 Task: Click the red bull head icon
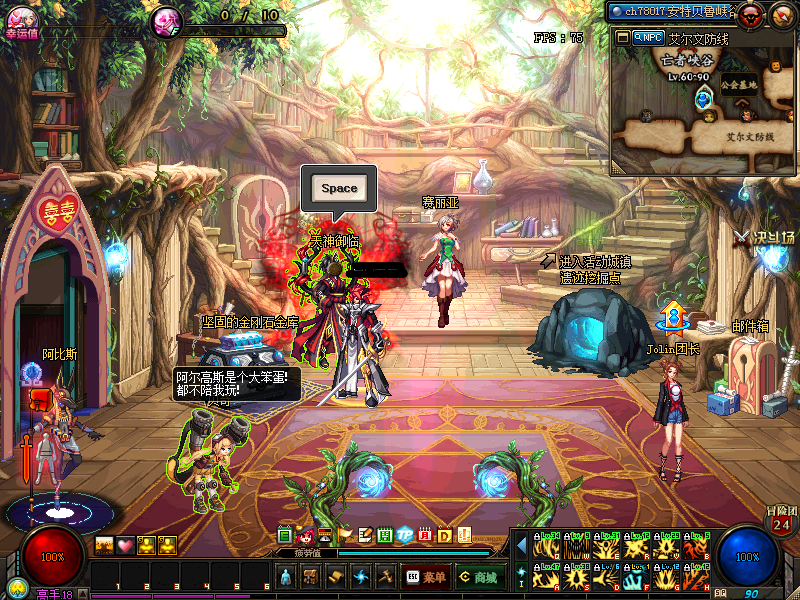pyautogui.click(x=751, y=13)
